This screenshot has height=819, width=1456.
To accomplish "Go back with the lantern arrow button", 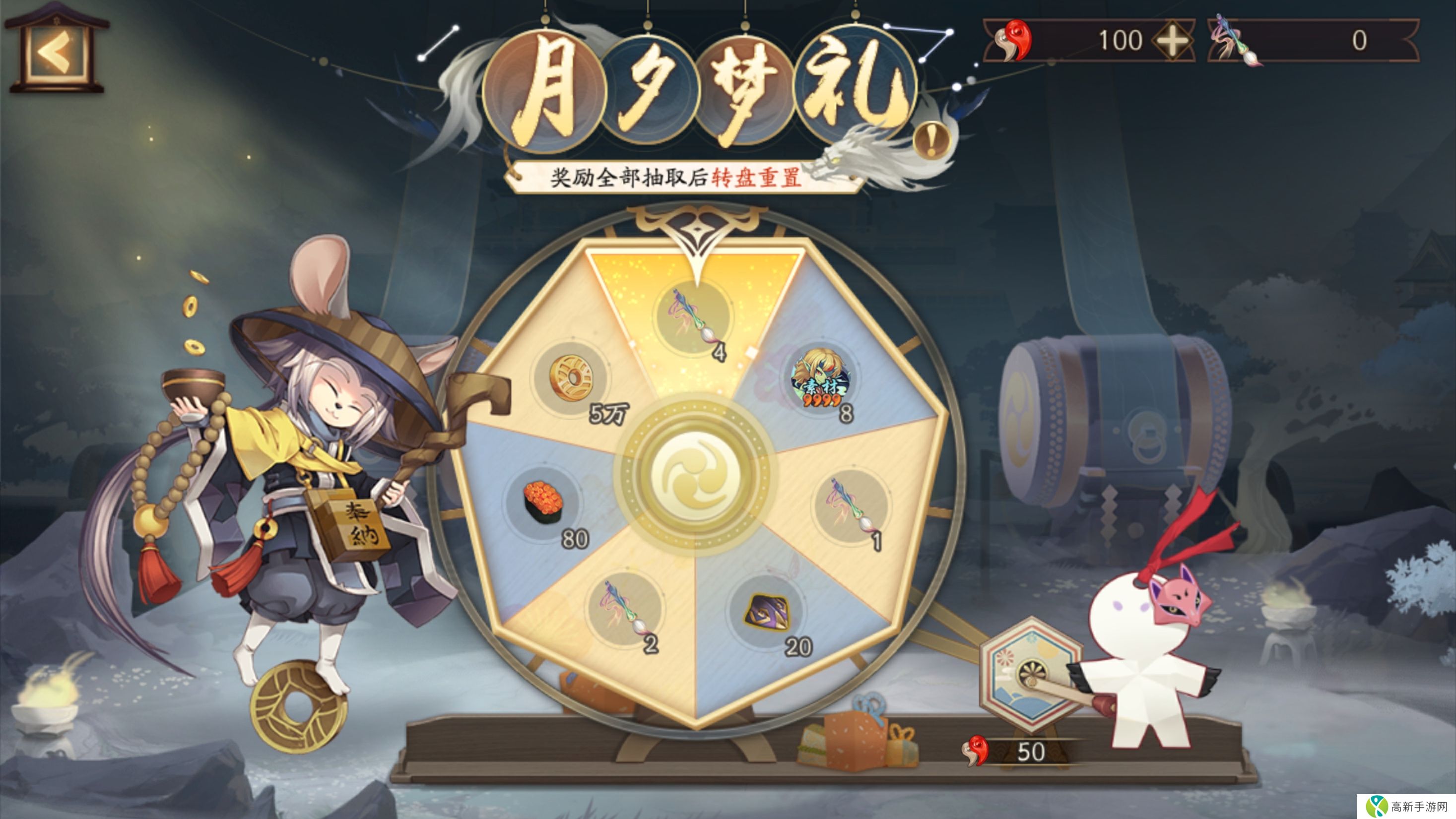I will coord(56,52).
